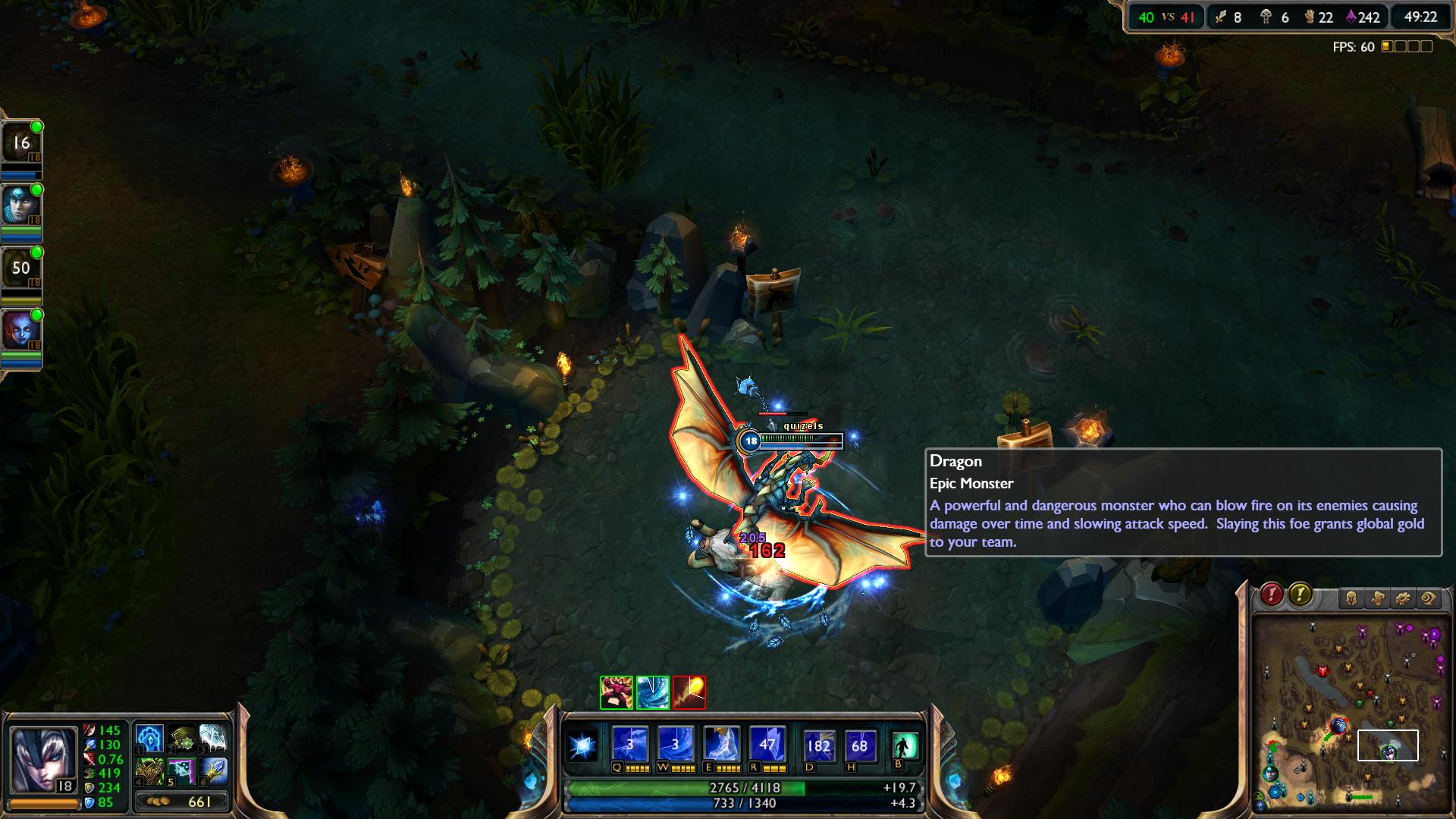Click the yellow caution ping button
This screenshot has height=819, width=1456.
coord(1300,595)
